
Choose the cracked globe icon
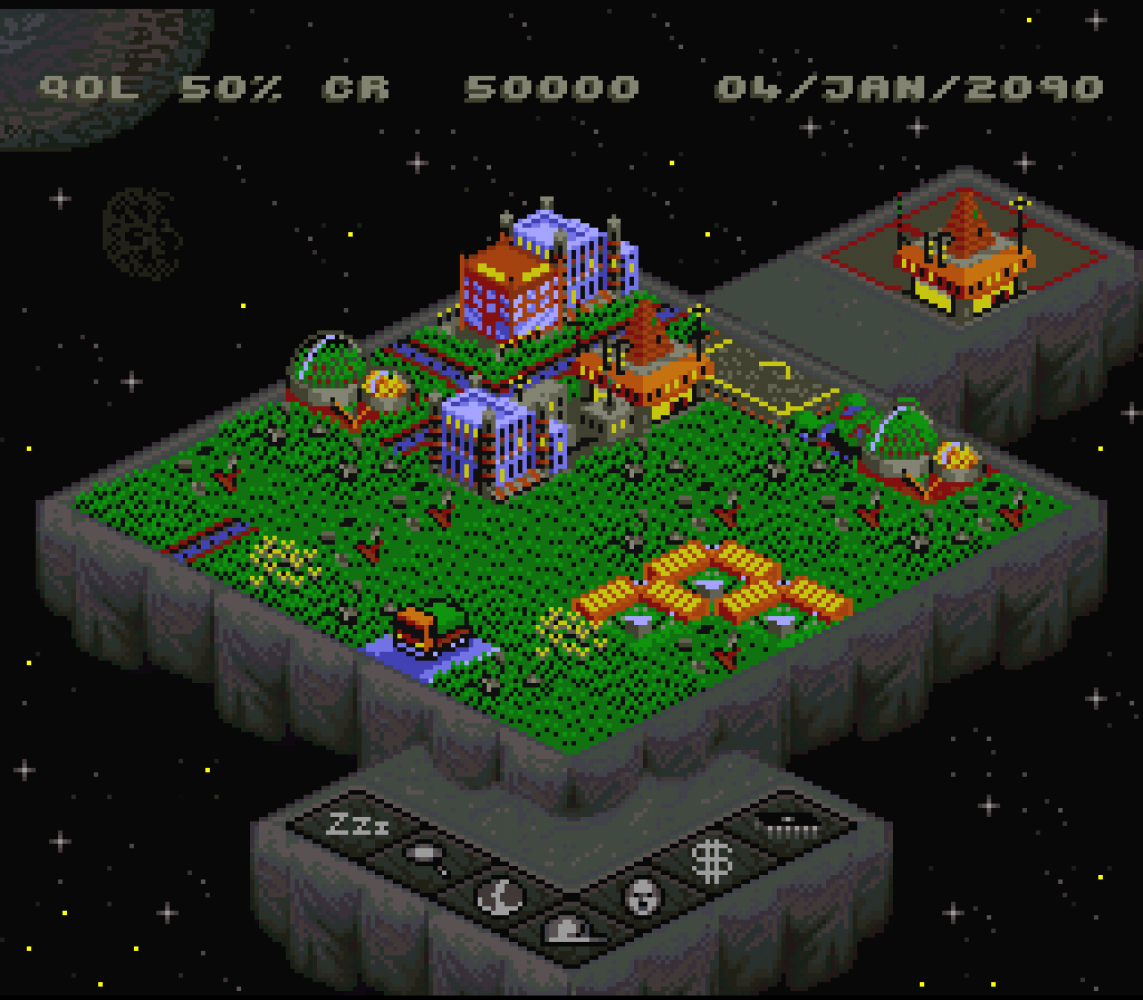click(x=501, y=896)
